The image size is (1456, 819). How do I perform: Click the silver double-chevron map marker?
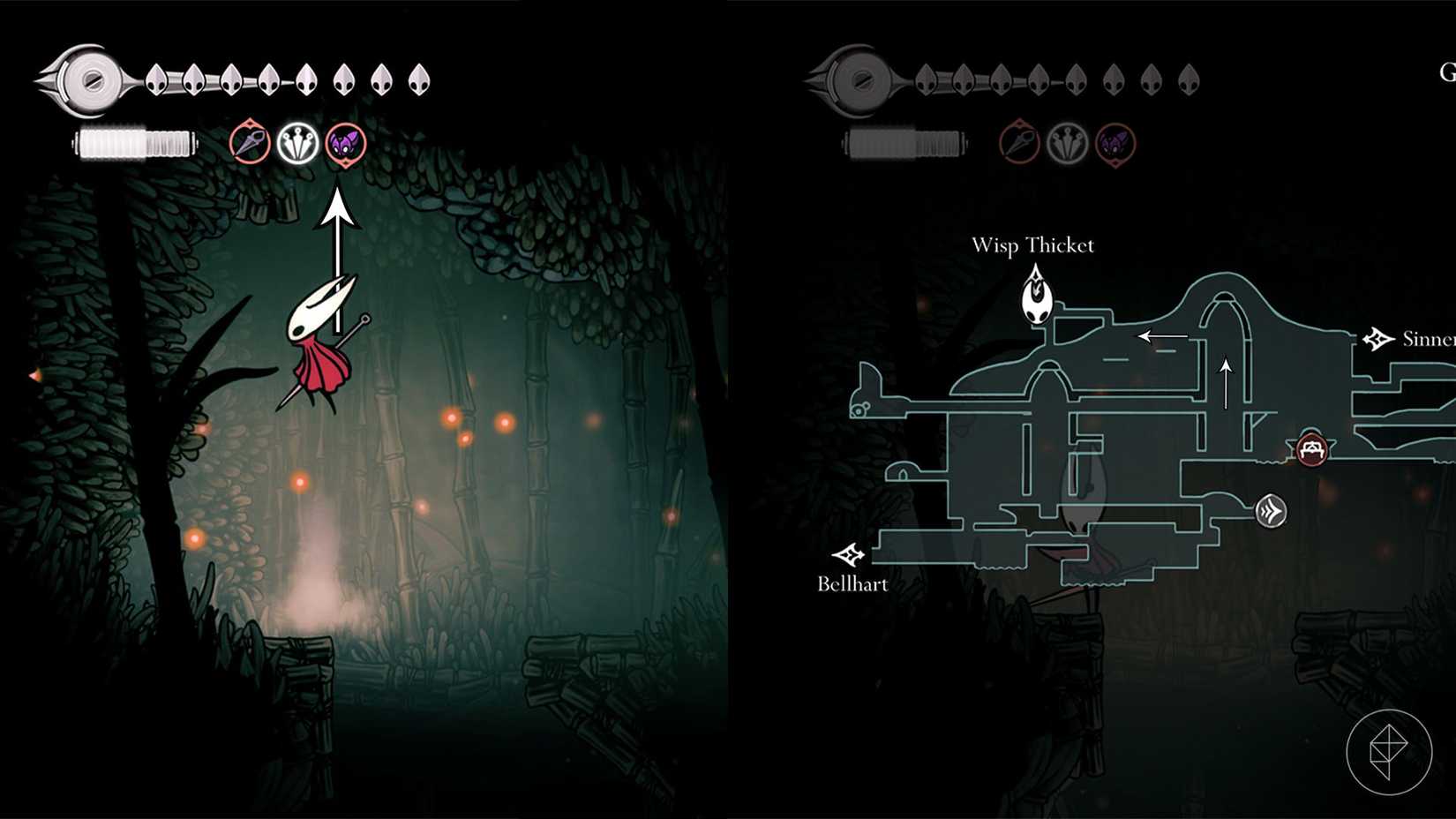(x=1270, y=510)
